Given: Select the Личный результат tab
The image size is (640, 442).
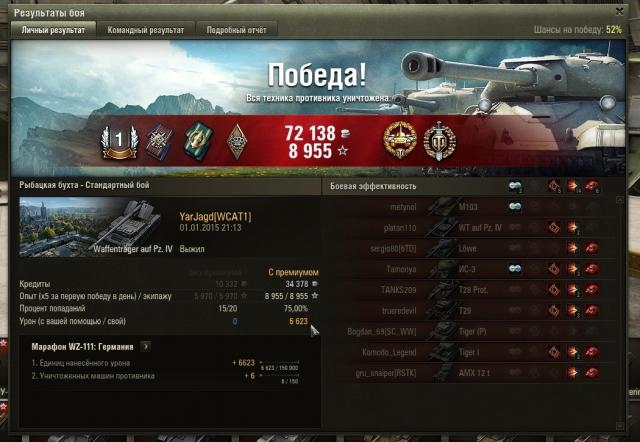Looking at the screenshot, I should 53,30.
